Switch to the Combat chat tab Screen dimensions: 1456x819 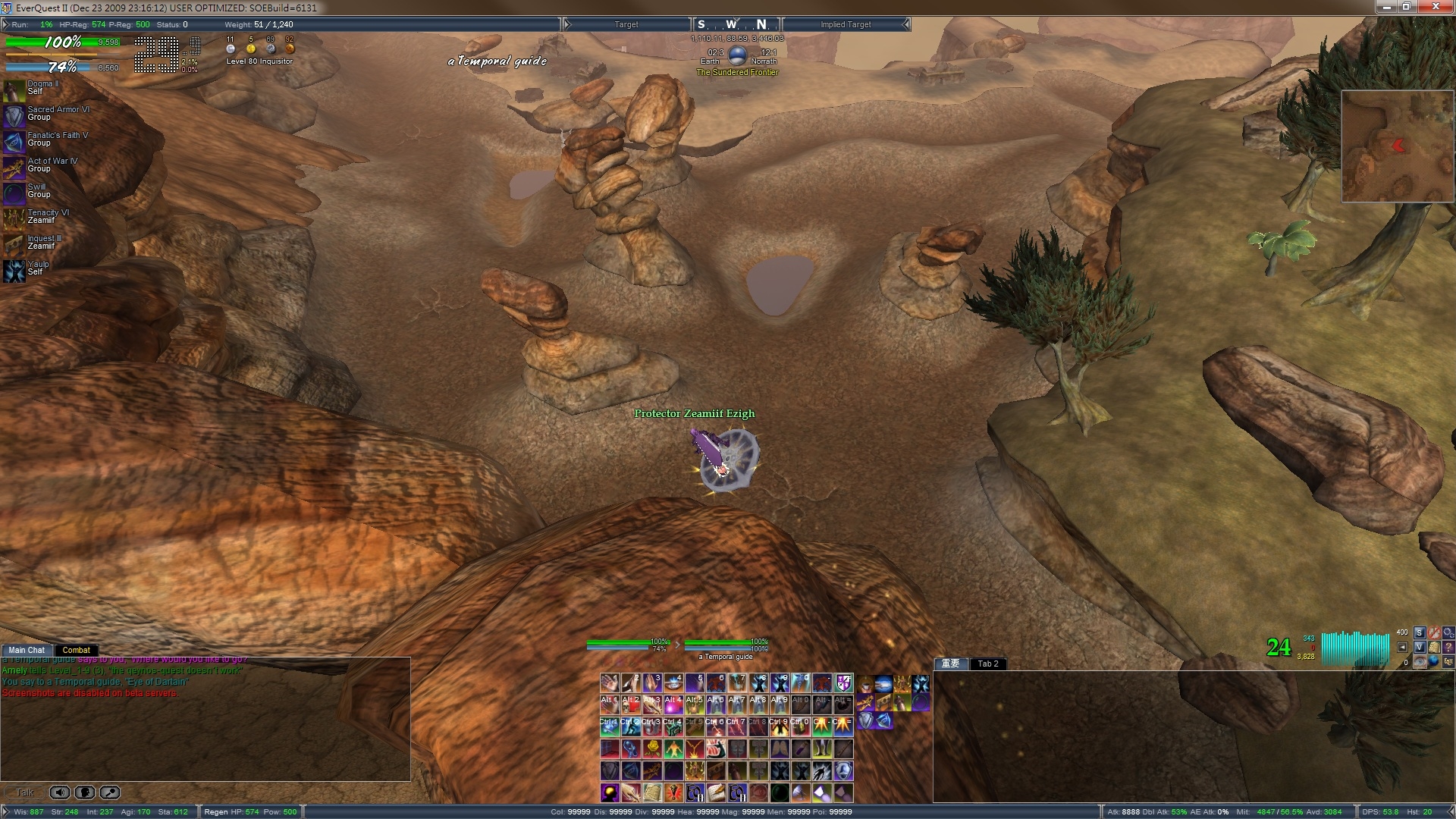(x=76, y=650)
